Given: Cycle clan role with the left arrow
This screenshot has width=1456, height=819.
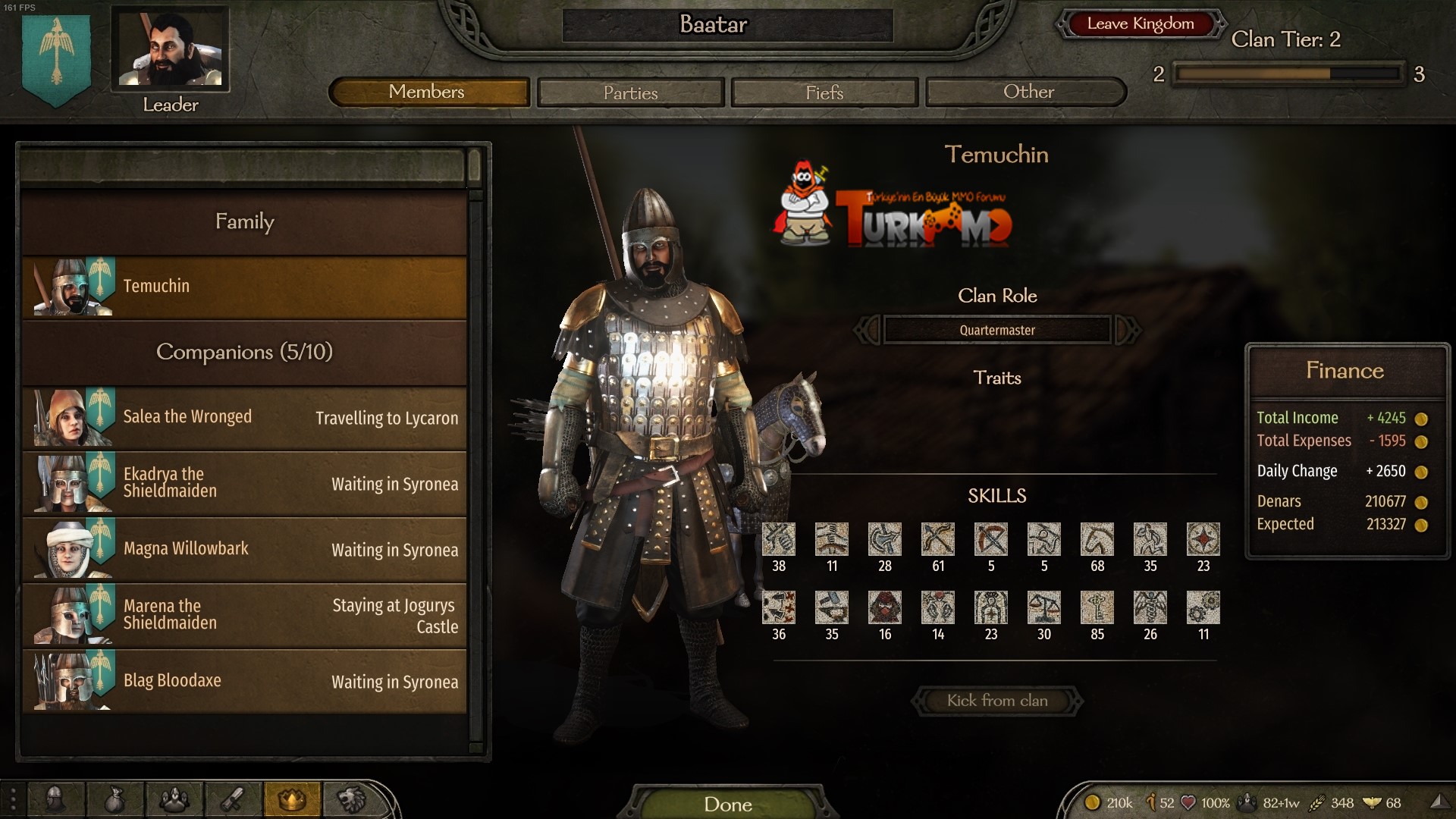Looking at the screenshot, I should click(867, 330).
